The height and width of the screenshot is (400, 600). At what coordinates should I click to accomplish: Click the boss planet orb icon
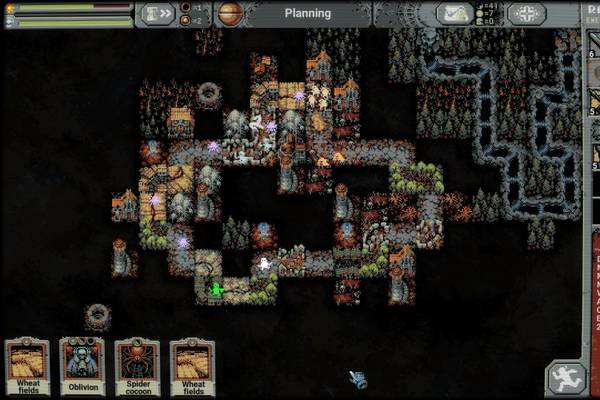[x=230, y=14]
